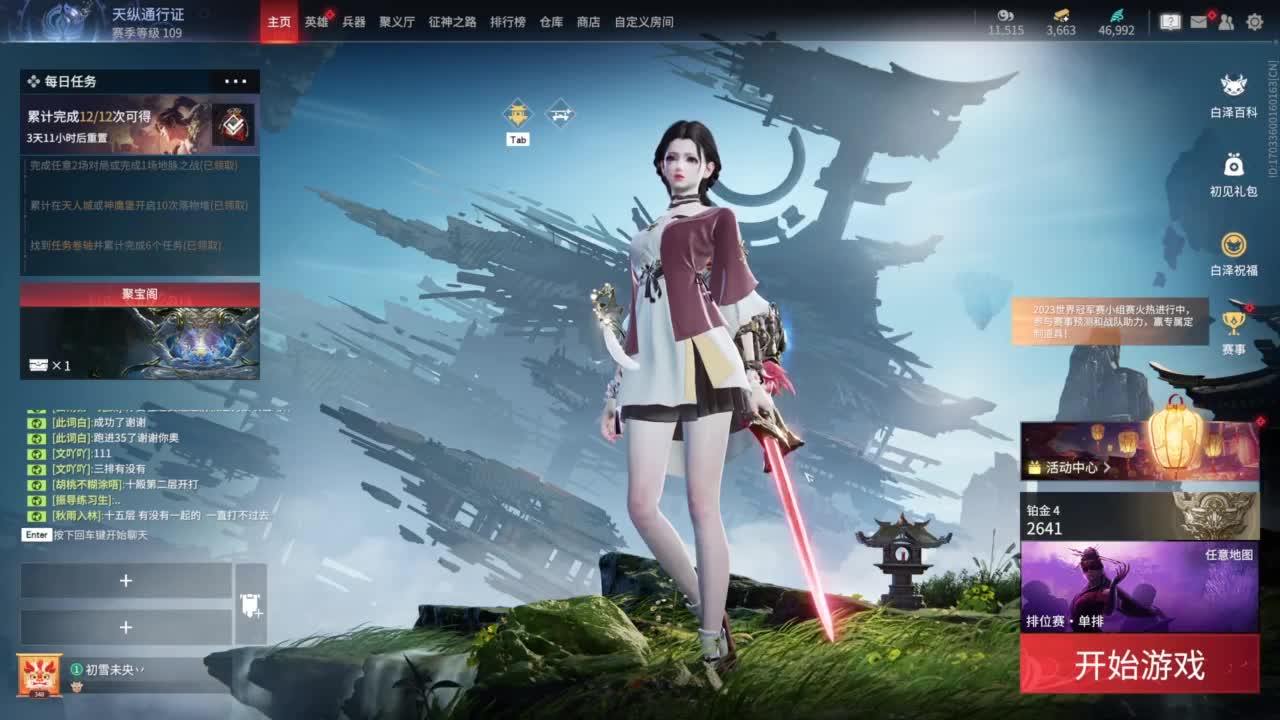The height and width of the screenshot is (720, 1280).
Task: Switch to the 英雄 heroes tab
Action: [x=317, y=21]
